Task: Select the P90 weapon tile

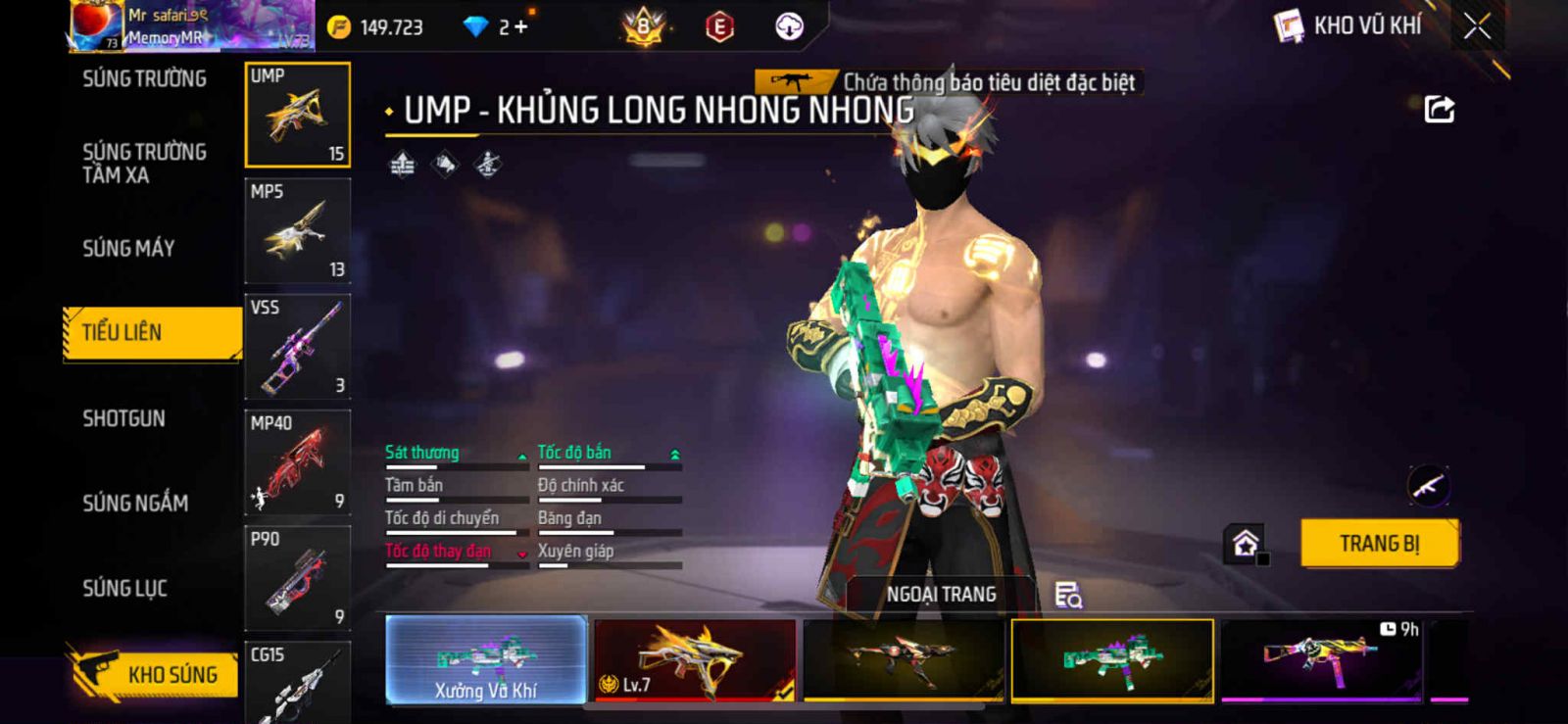Action: [297, 578]
